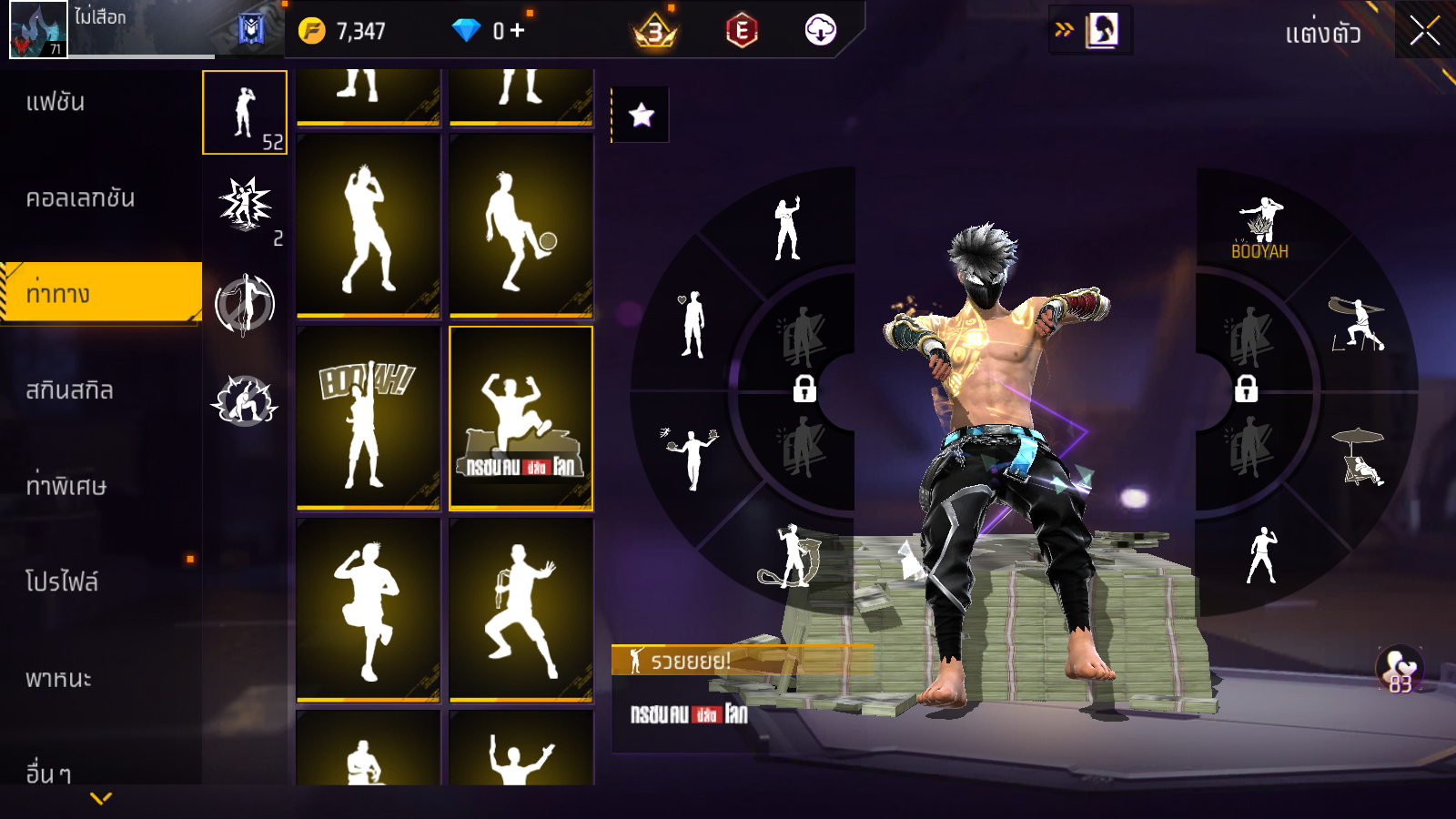Go to the โปรไฟล์ profile tab
The width and height of the screenshot is (1456, 819).
pyautogui.click(x=62, y=582)
